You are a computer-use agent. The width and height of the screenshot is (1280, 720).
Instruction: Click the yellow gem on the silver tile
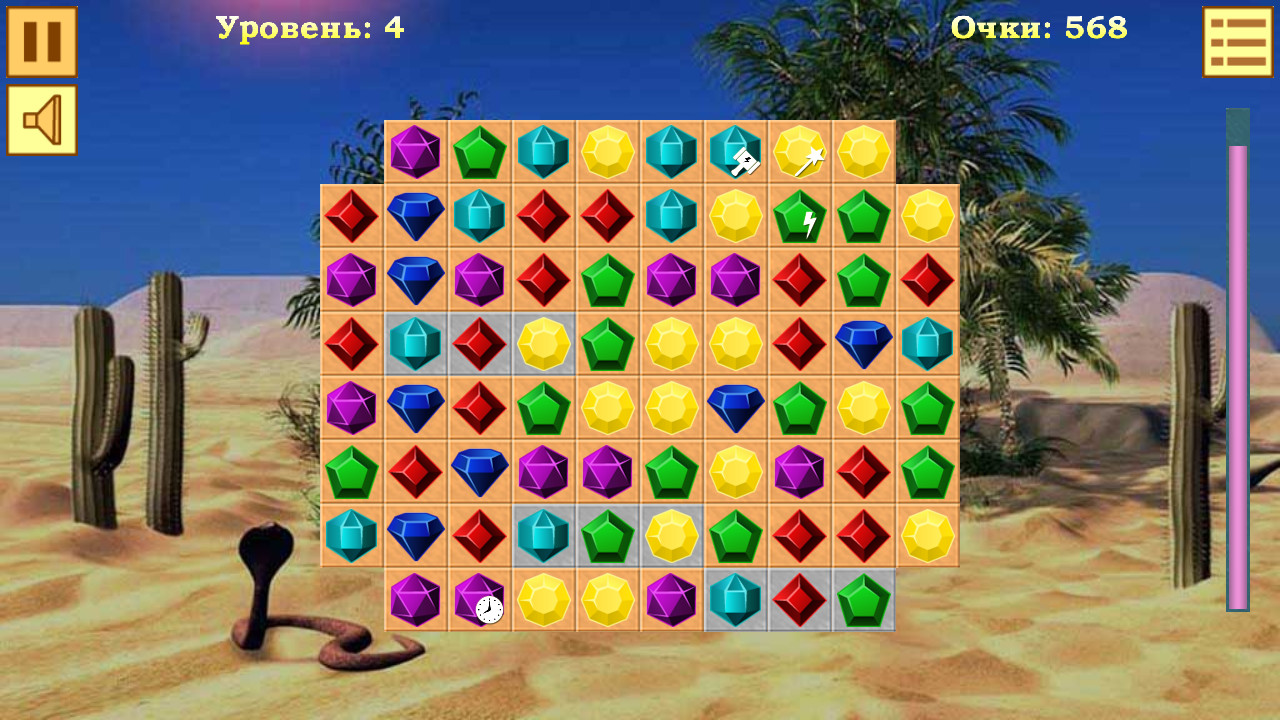545,344
